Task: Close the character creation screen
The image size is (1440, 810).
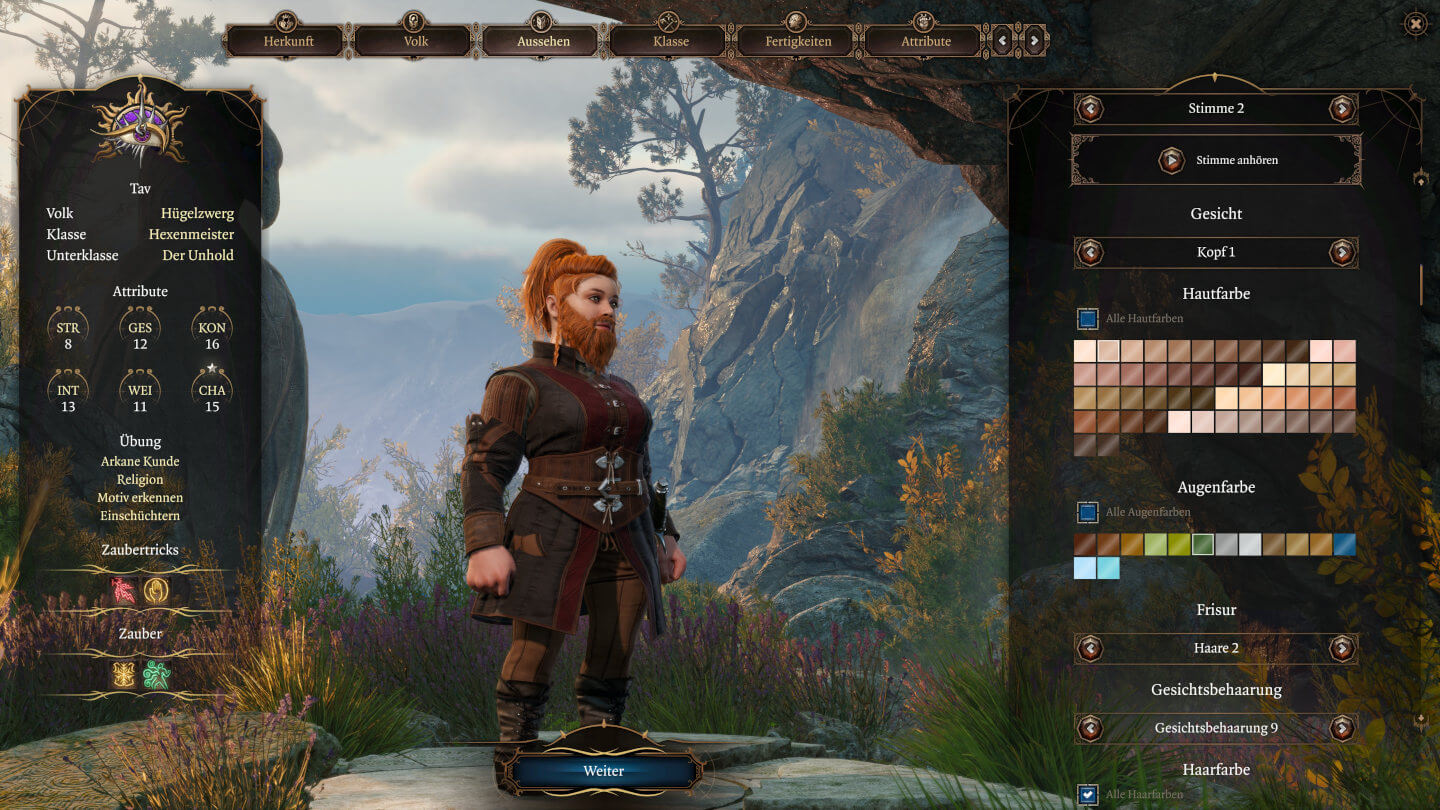Action: (1416, 23)
